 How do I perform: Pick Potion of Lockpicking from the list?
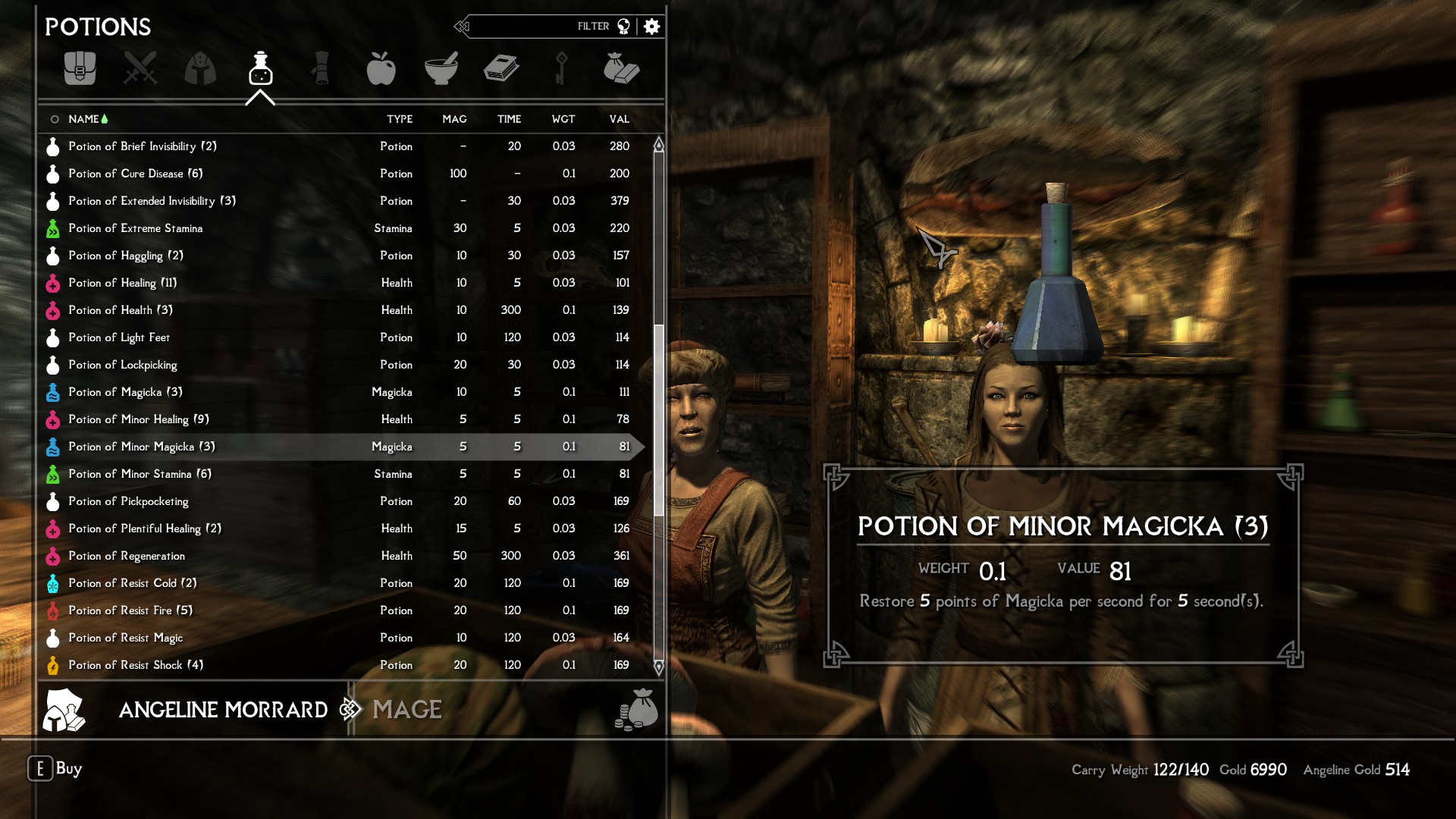pos(122,365)
